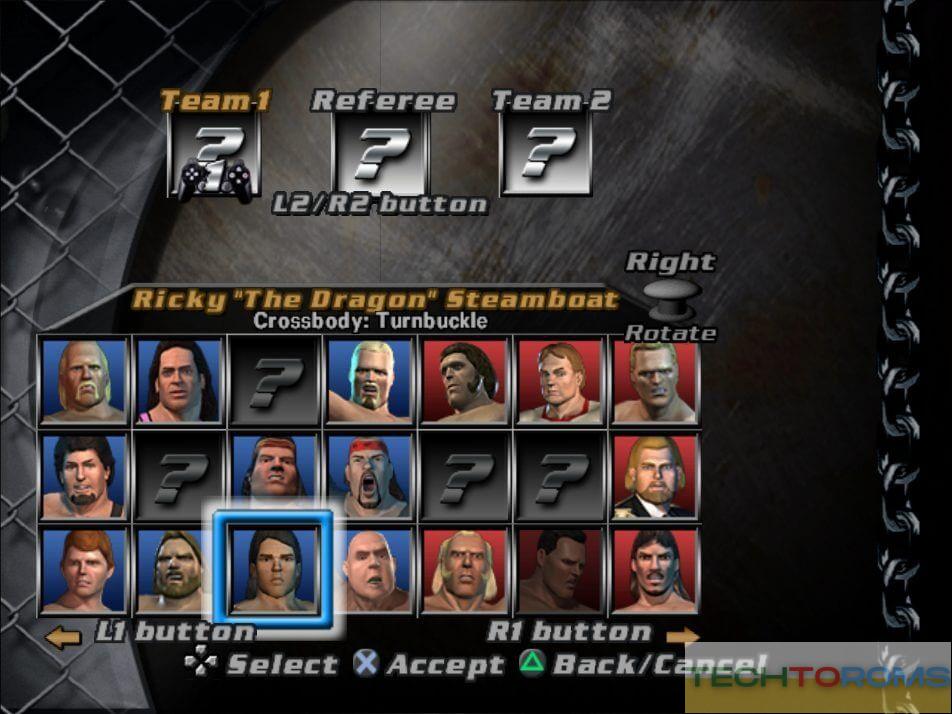This screenshot has height=714, width=952.
Task: Select the wrestler wearing a red bandana
Action: pos(370,476)
